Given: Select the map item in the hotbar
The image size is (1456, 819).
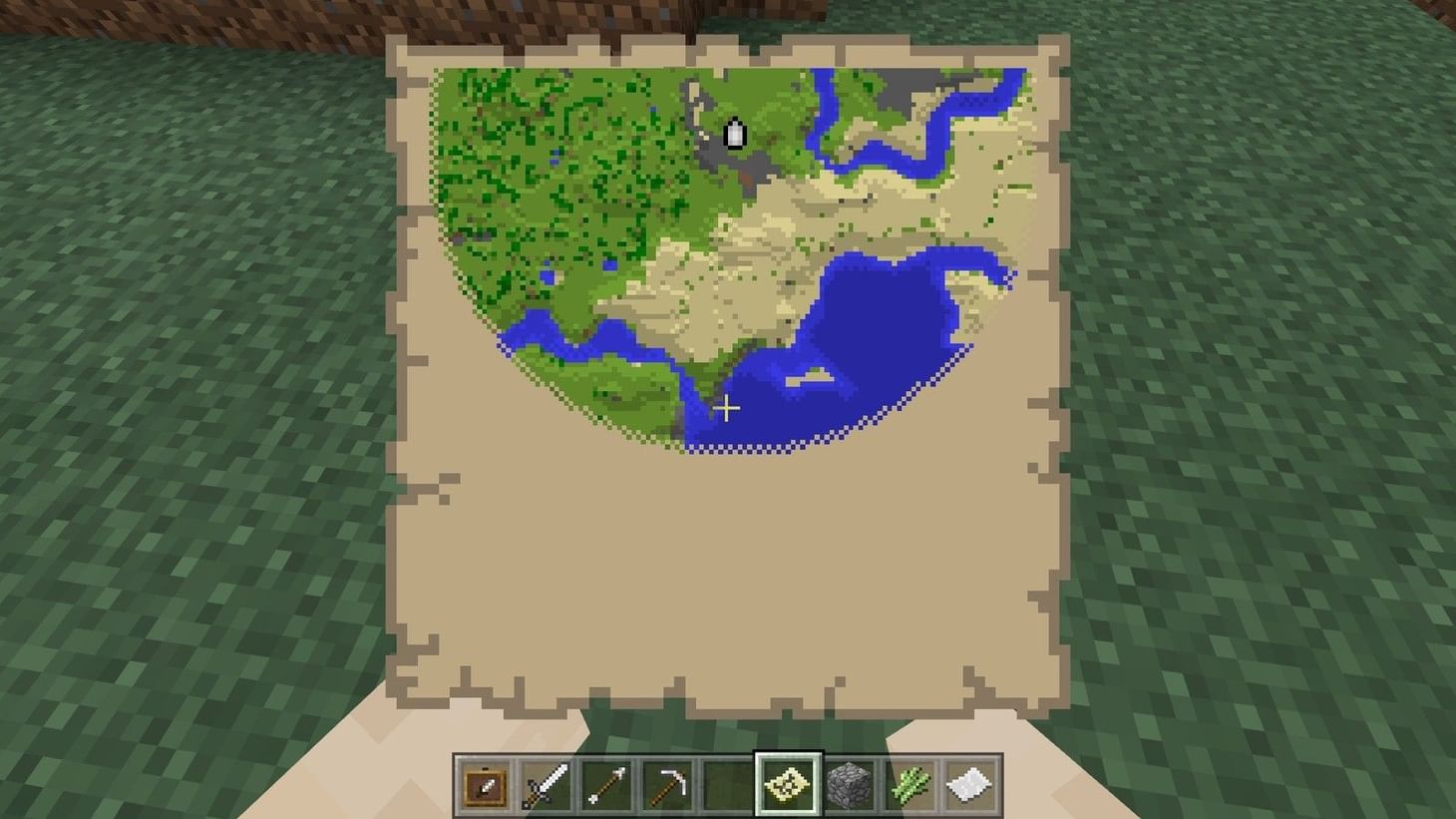Looking at the screenshot, I should click(787, 784).
